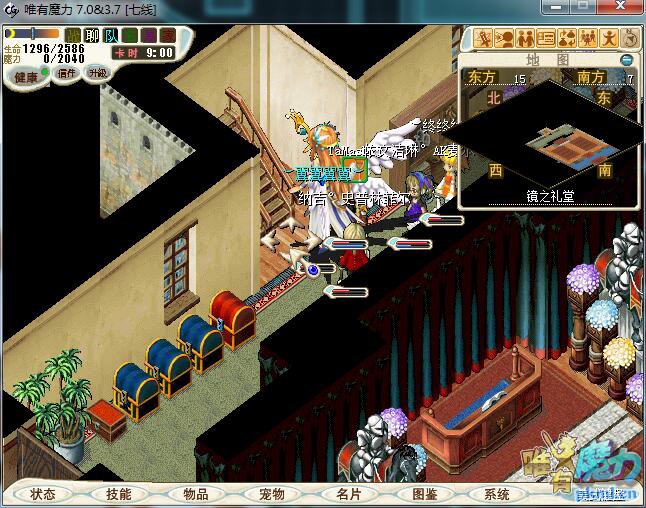
Task: Toggle the 战 battle mode button
Action: click(x=73, y=36)
